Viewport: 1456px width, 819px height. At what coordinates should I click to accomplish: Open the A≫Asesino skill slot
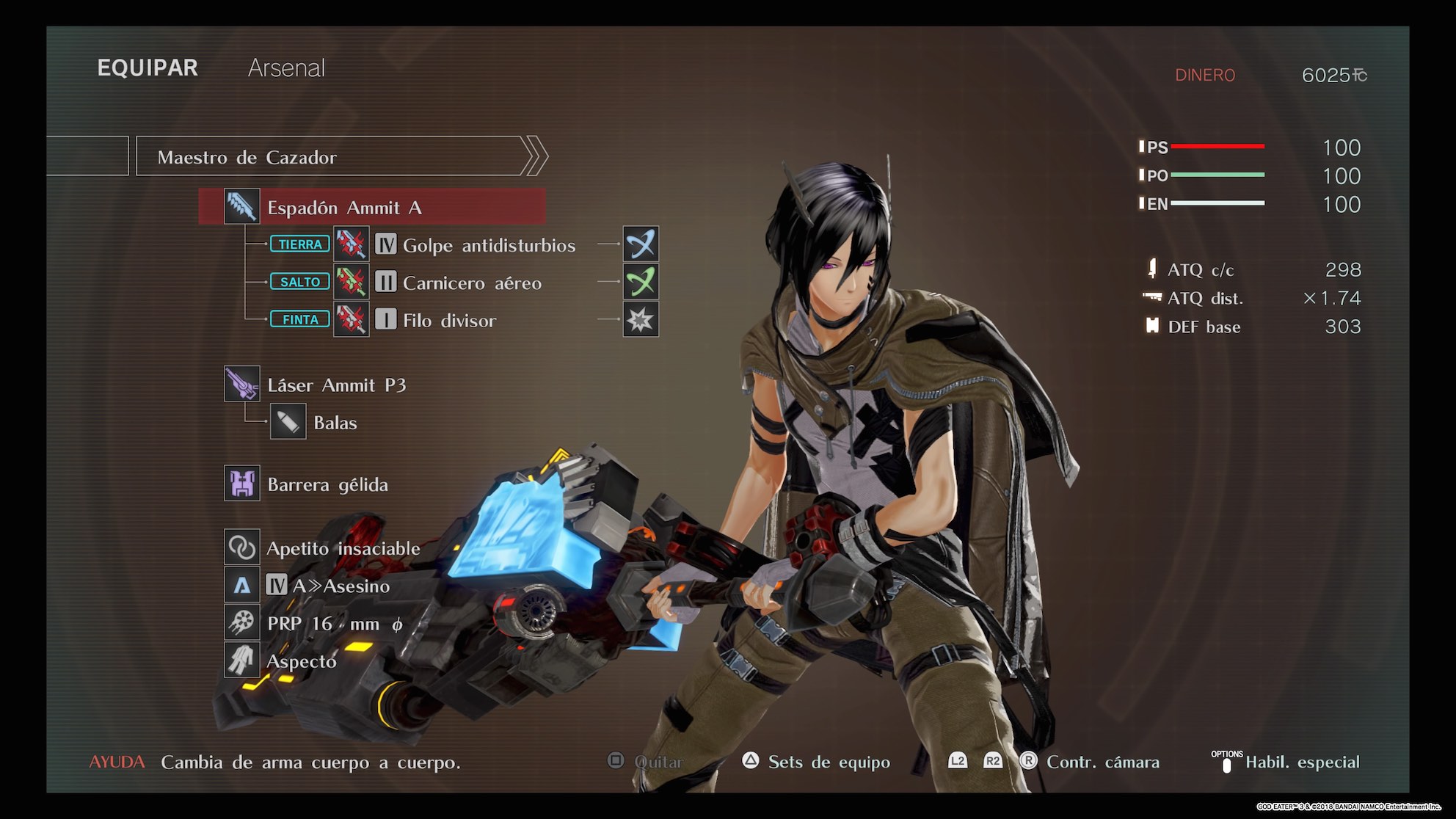coord(341,586)
